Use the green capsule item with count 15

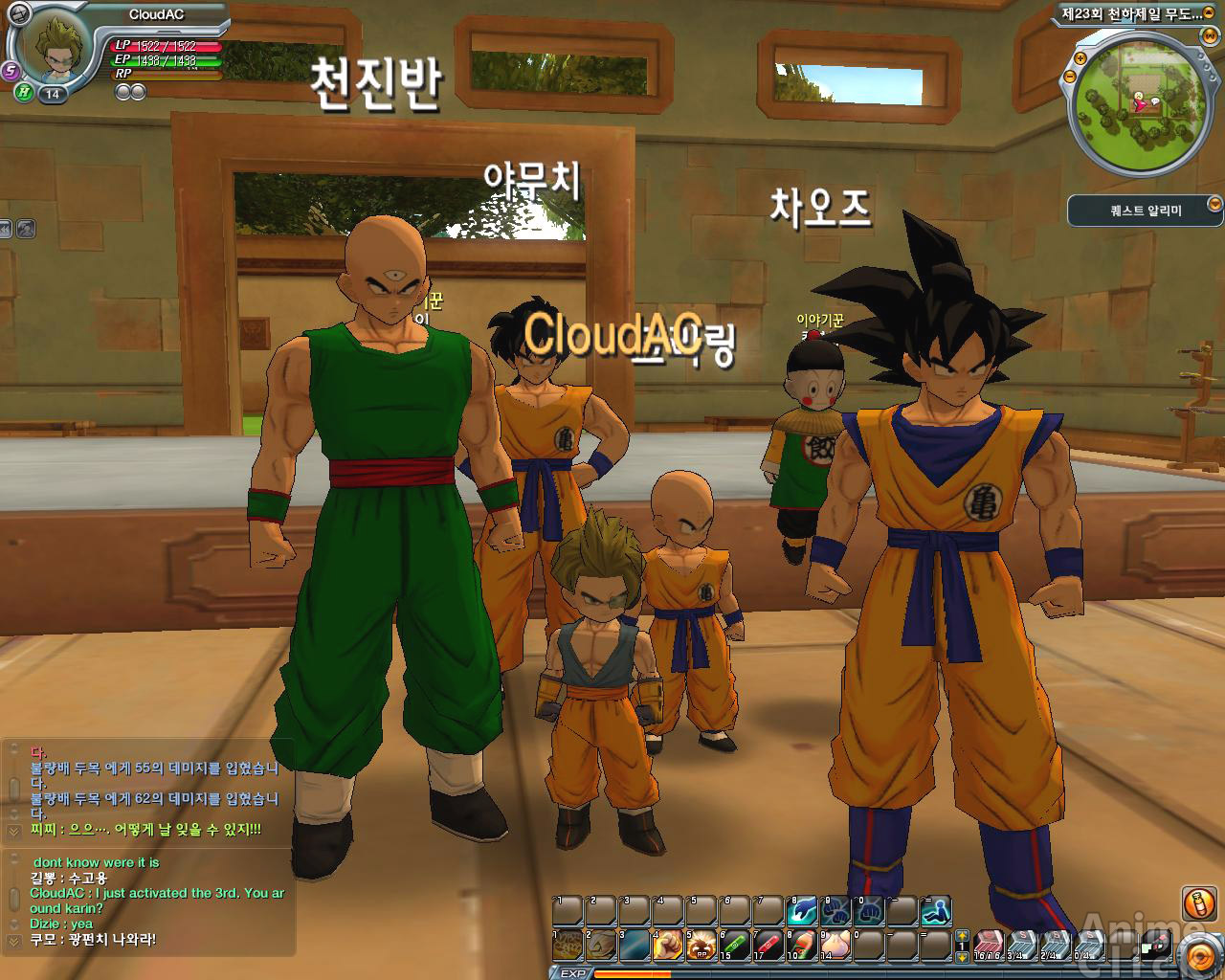734,944
